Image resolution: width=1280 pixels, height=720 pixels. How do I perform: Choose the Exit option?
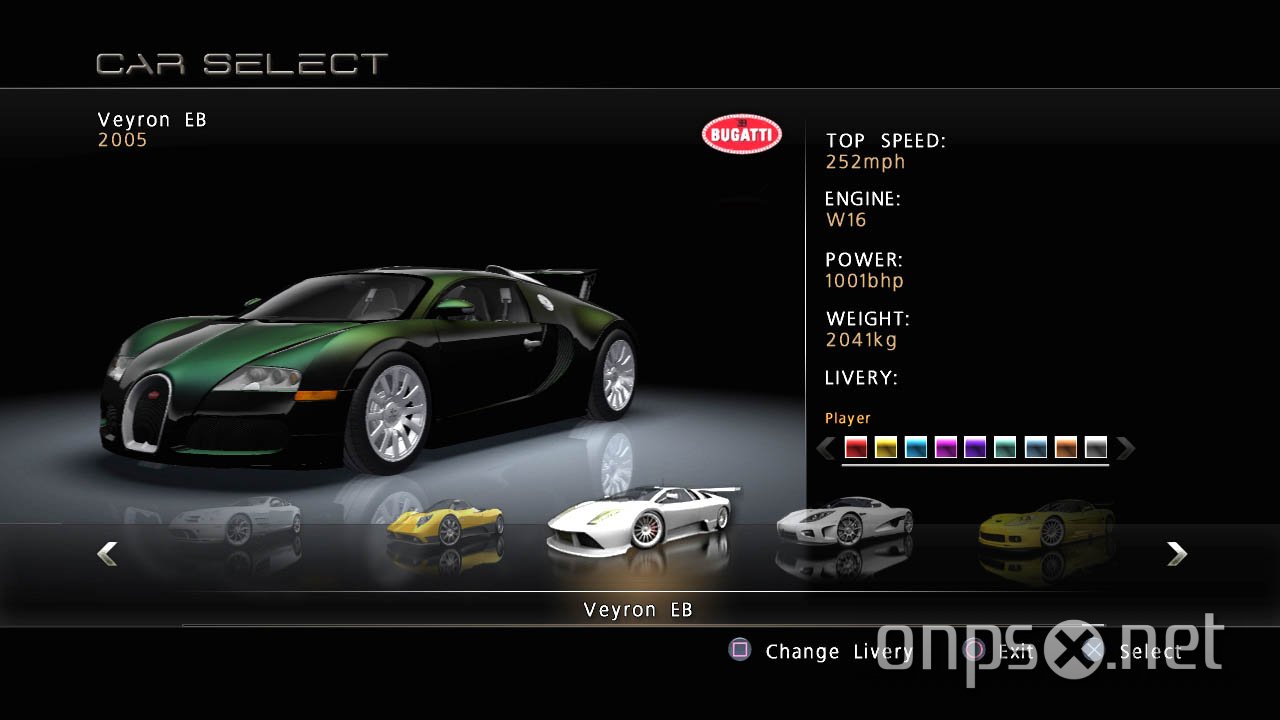click(1016, 651)
